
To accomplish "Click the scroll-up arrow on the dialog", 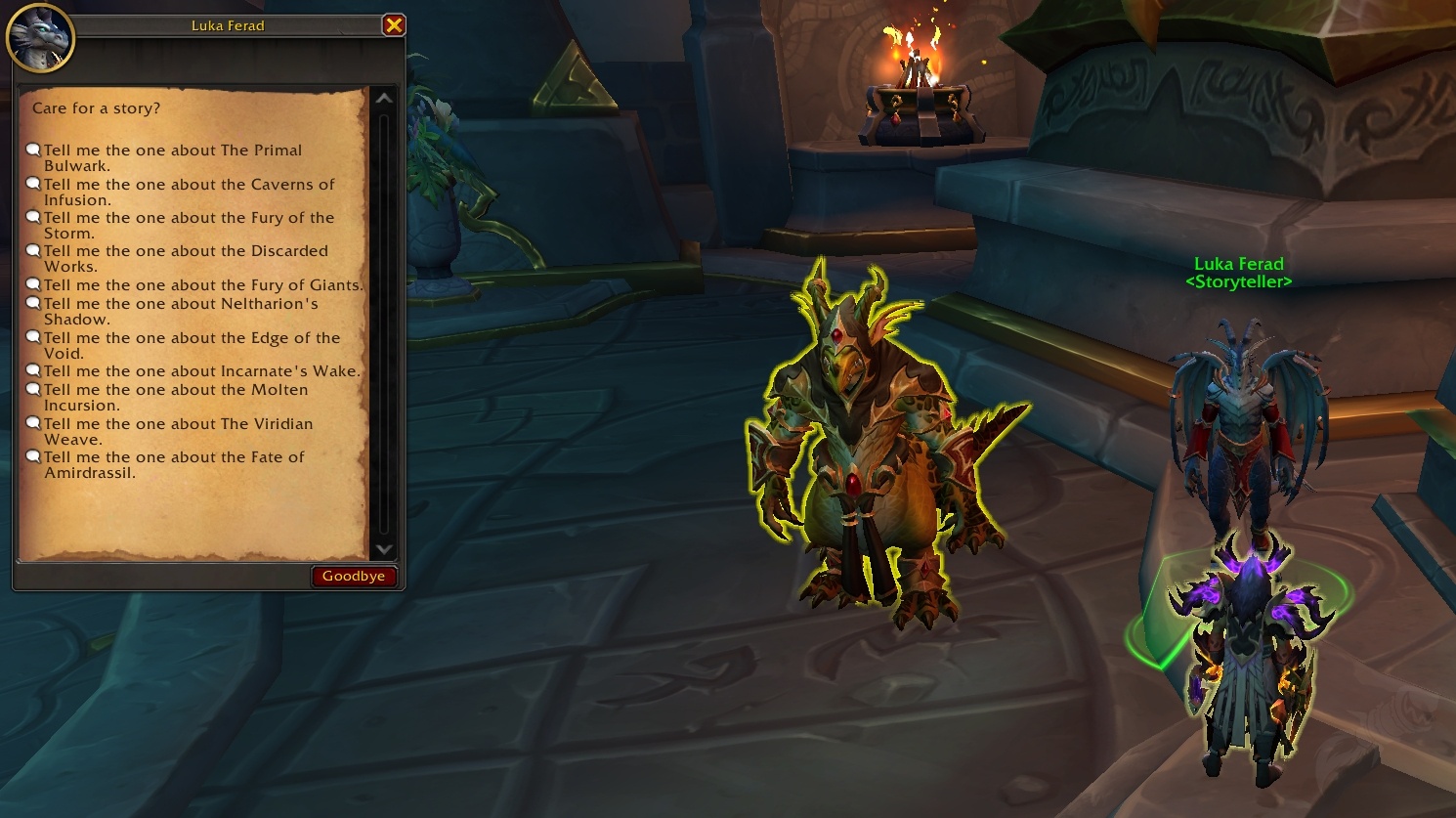I will (383, 98).
